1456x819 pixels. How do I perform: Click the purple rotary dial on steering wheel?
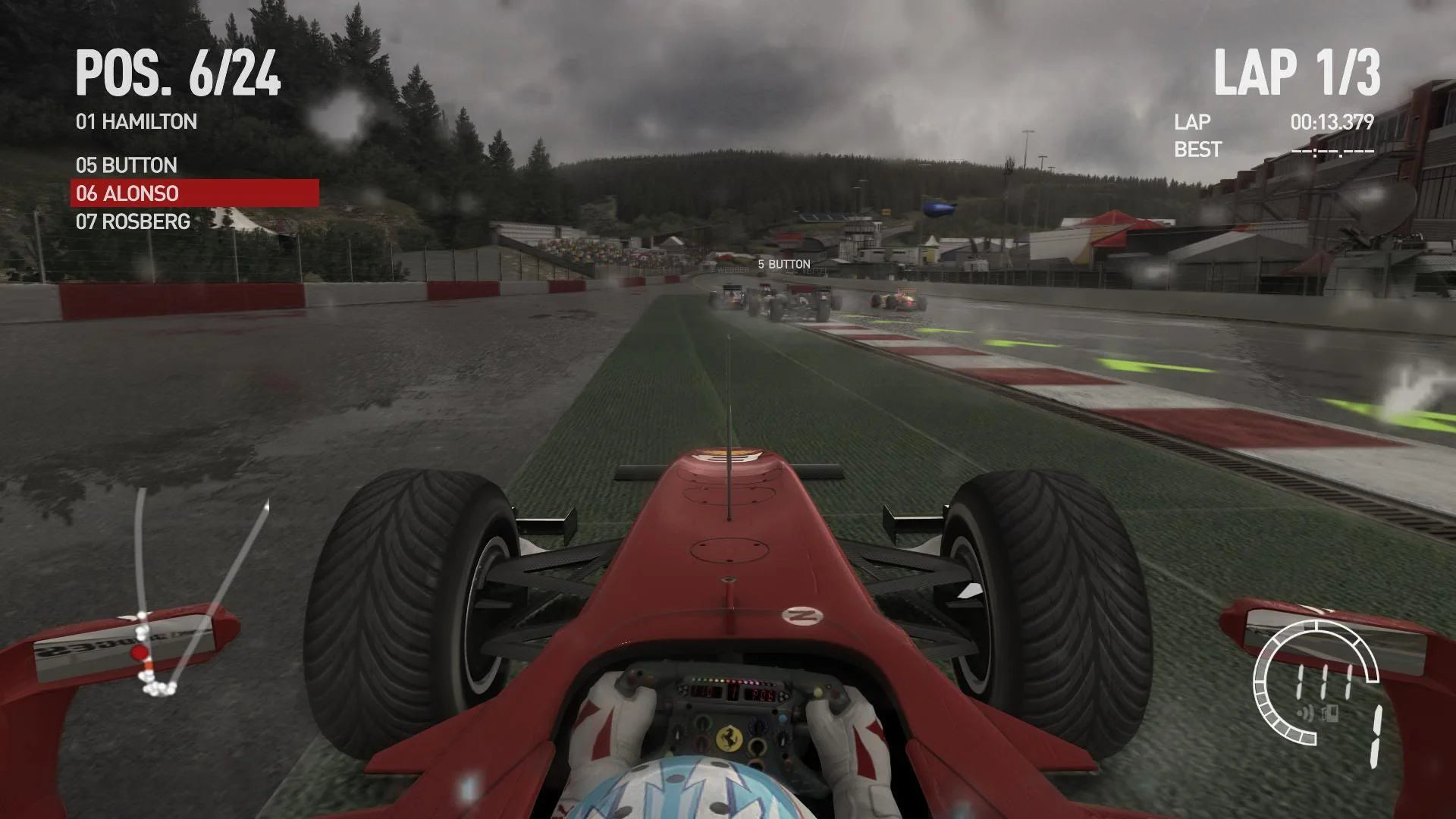coord(759,725)
